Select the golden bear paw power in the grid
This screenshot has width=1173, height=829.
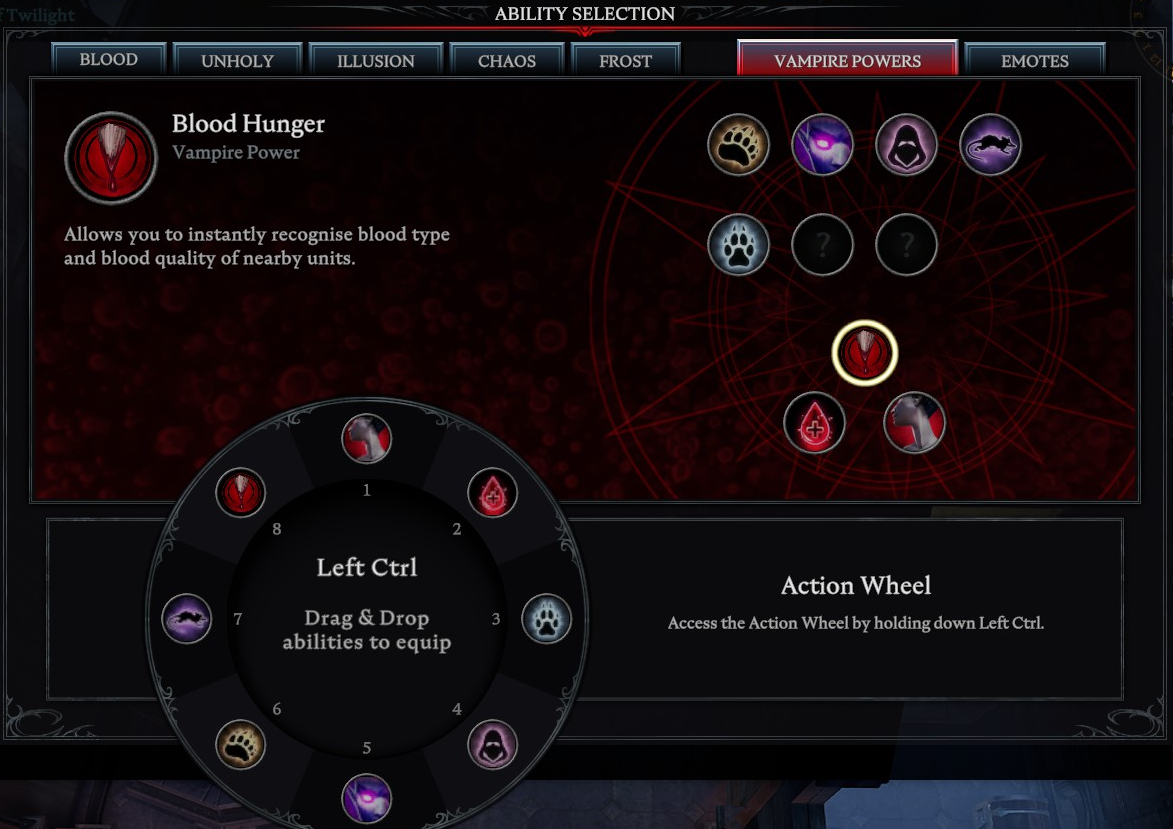(738, 145)
